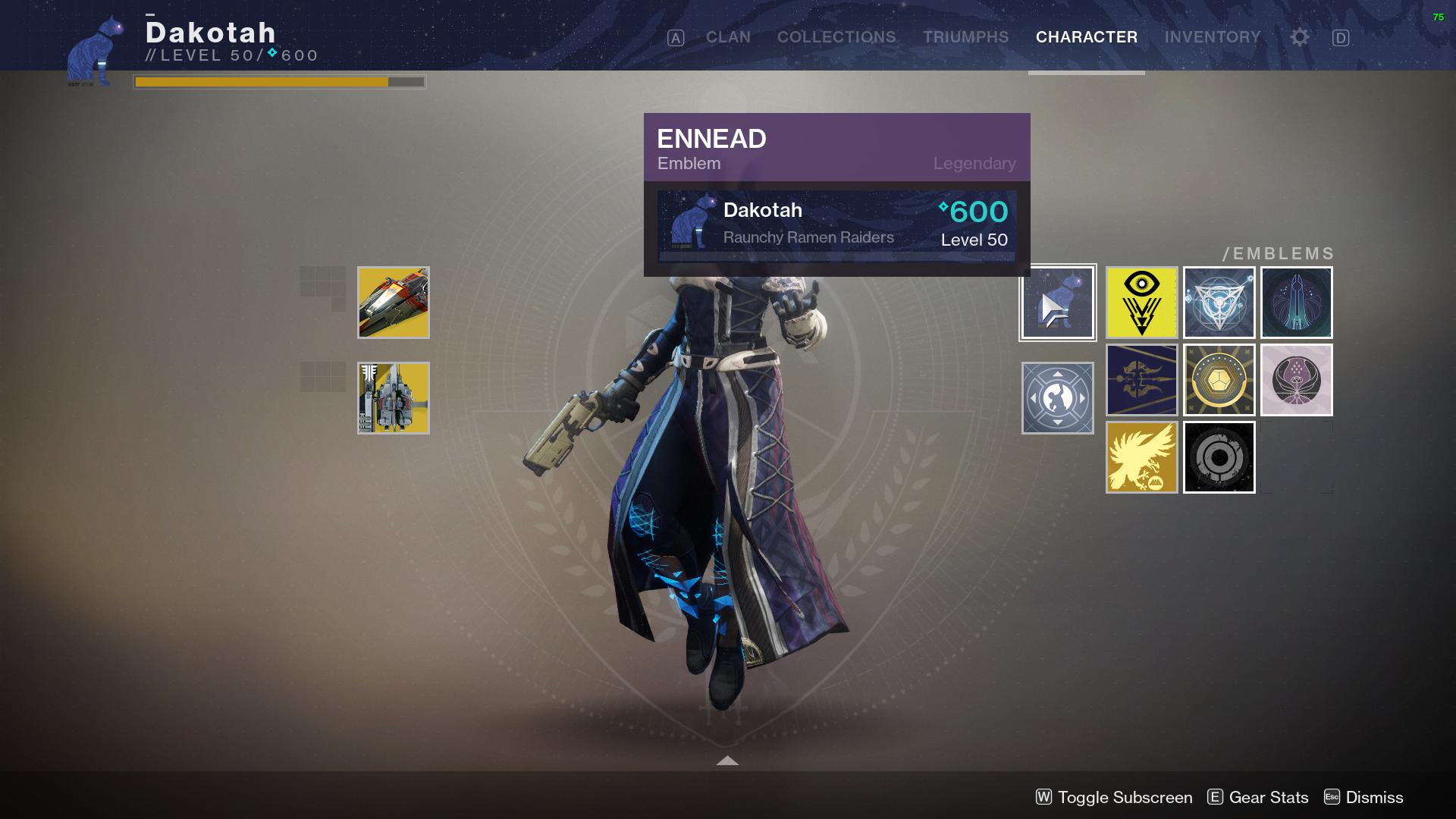Choose the pink Last Wish style emblem

[1296, 379]
